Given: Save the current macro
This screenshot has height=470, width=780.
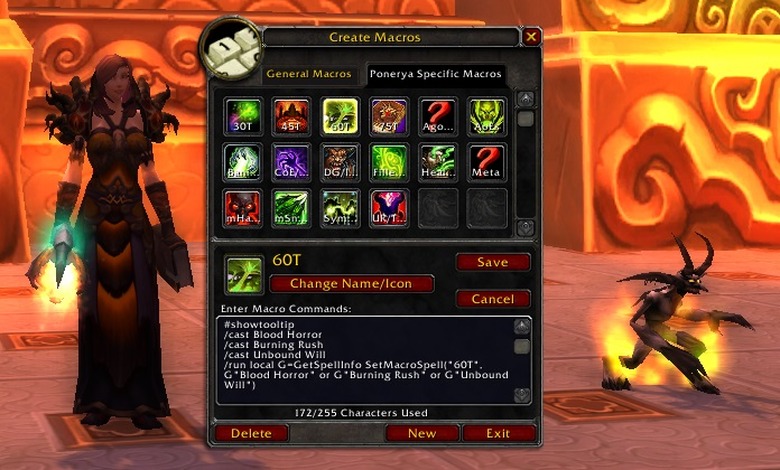Looking at the screenshot, I should click(x=492, y=262).
